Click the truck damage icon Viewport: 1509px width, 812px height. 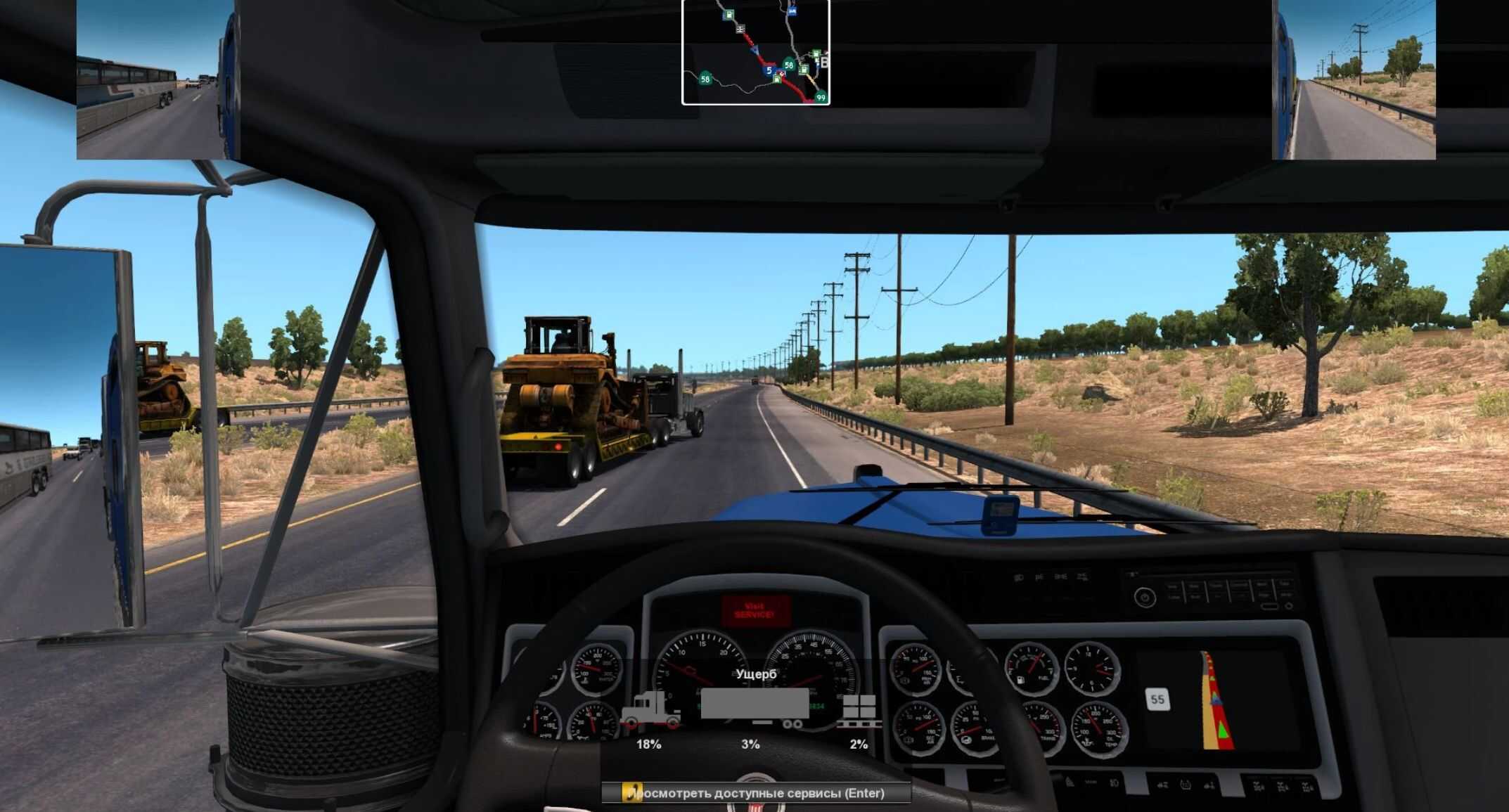coord(650,709)
